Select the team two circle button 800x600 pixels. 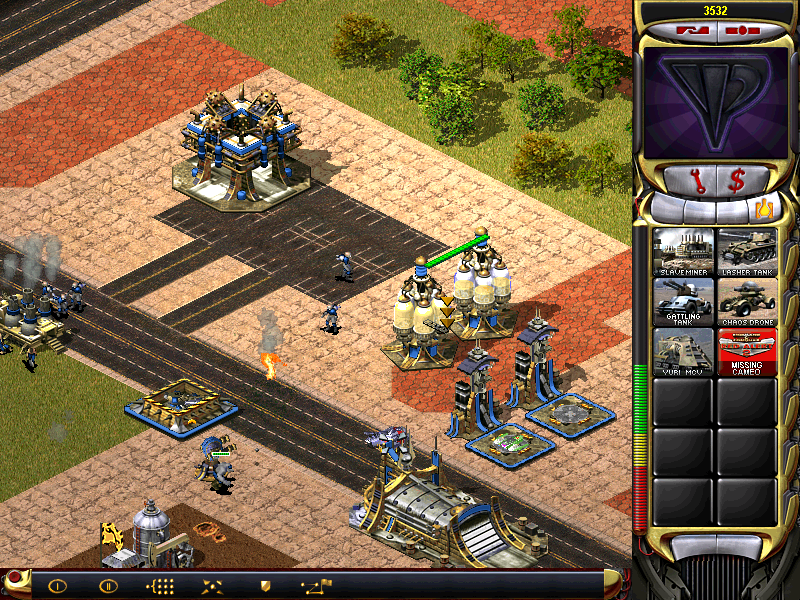pos(107,586)
